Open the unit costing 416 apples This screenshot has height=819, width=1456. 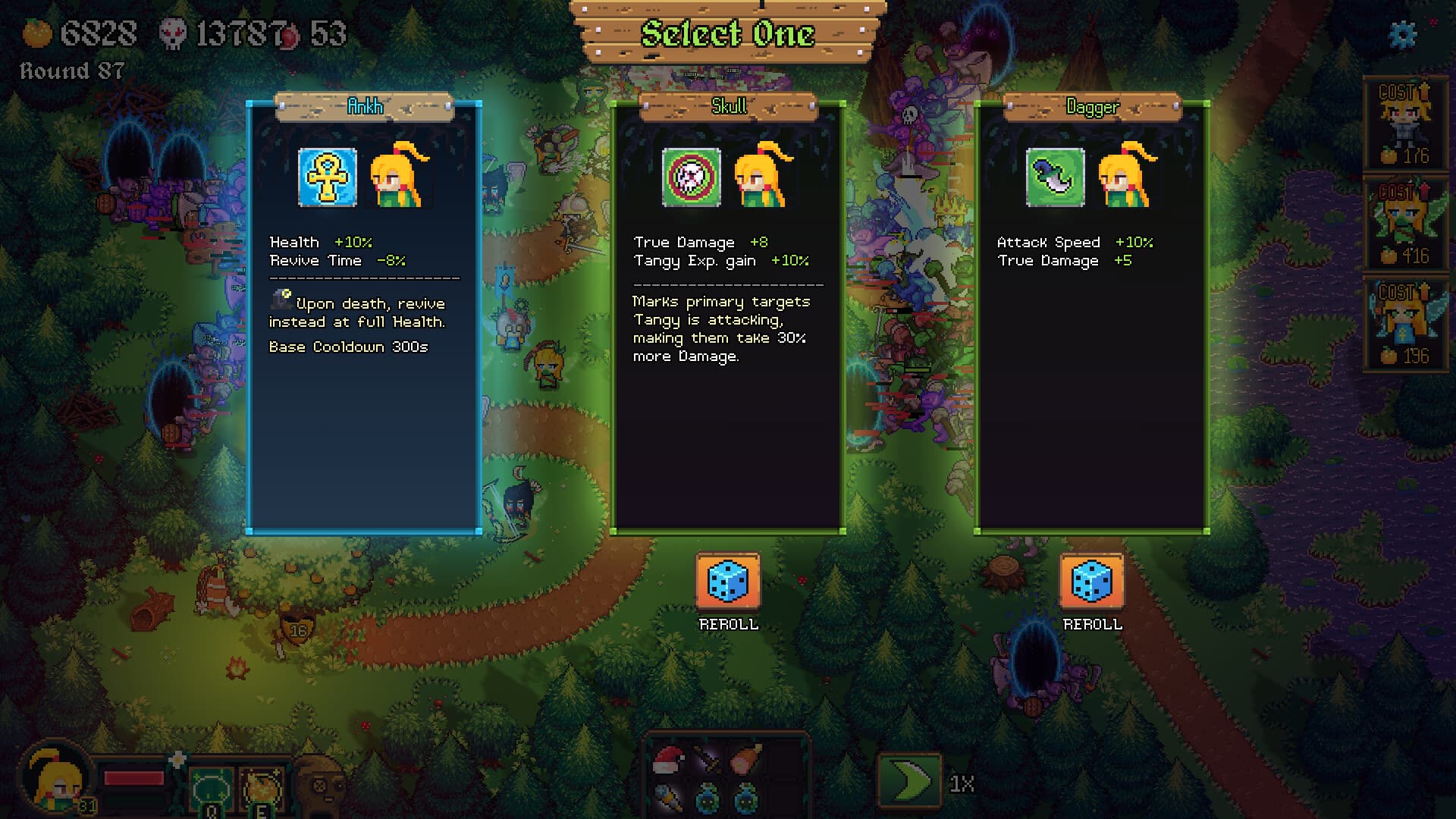click(1407, 224)
